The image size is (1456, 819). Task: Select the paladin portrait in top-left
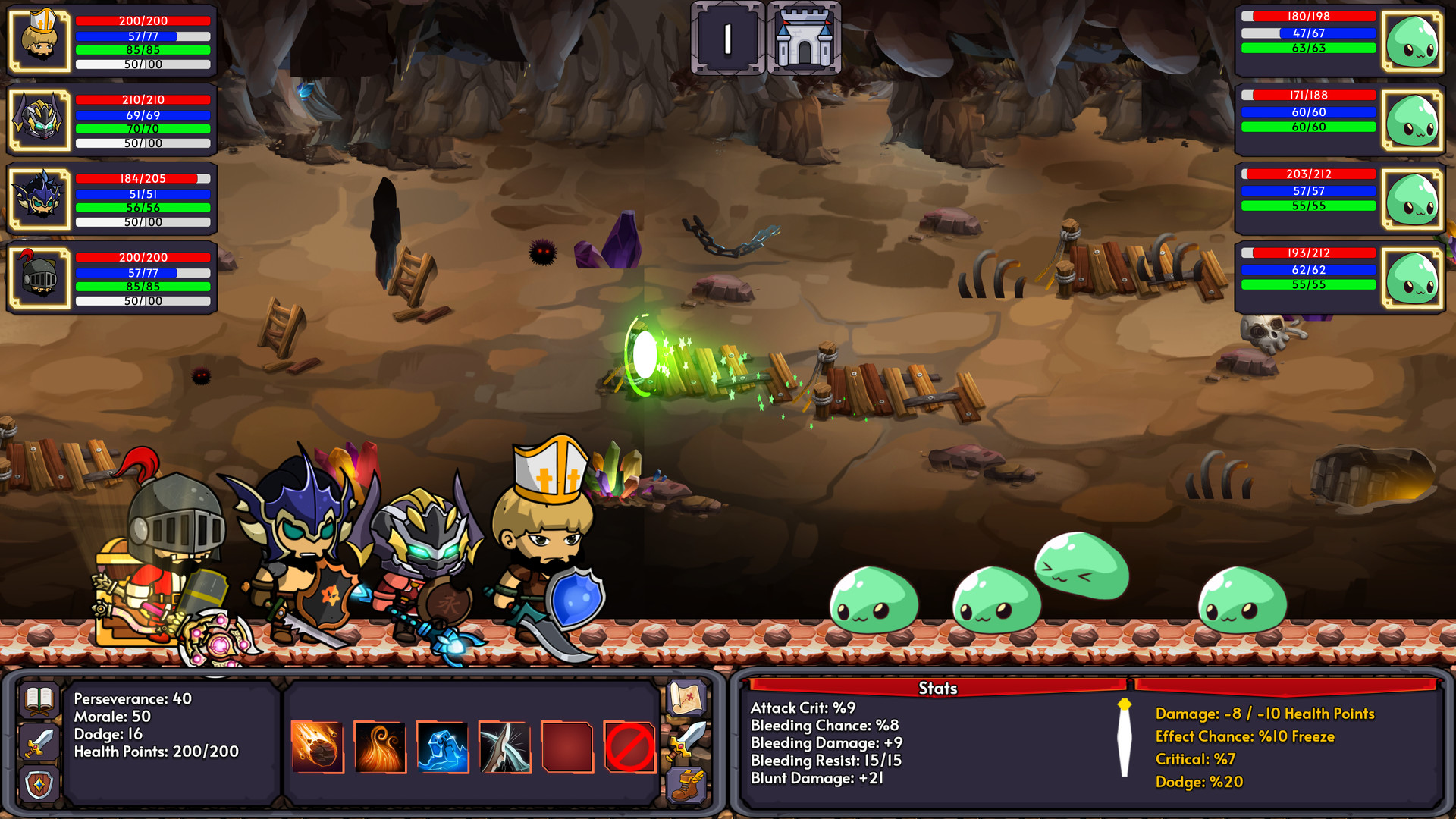[x=40, y=40]
